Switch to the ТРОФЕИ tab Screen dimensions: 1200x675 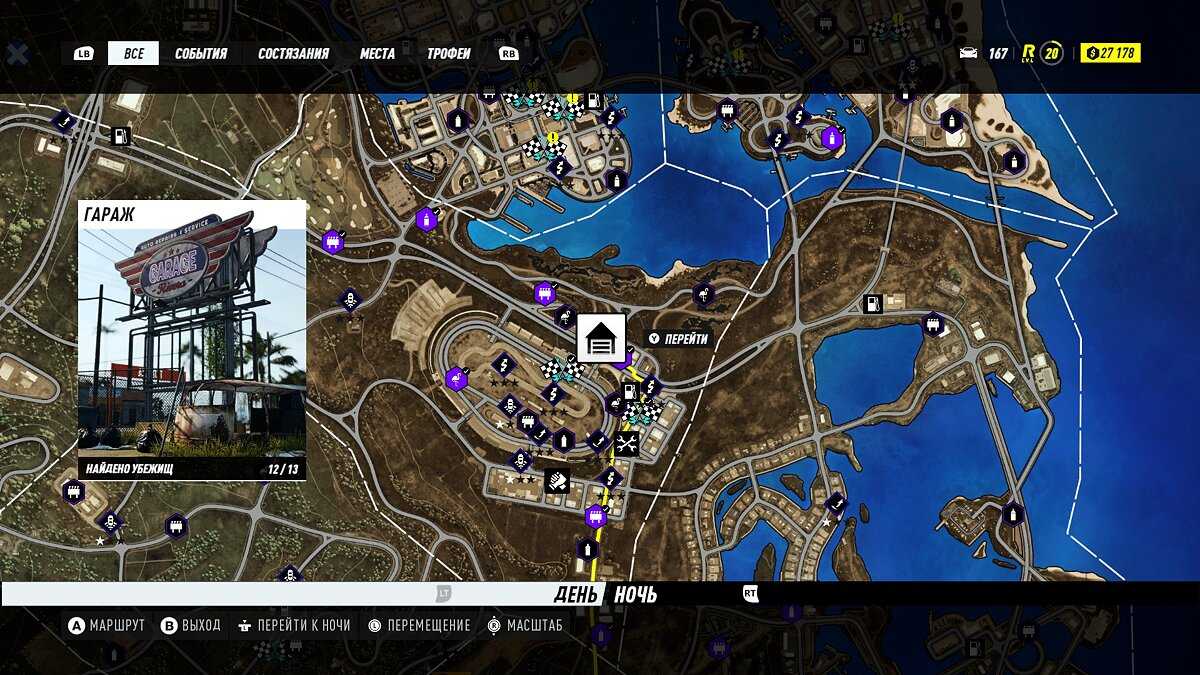(x=449, y=53)
